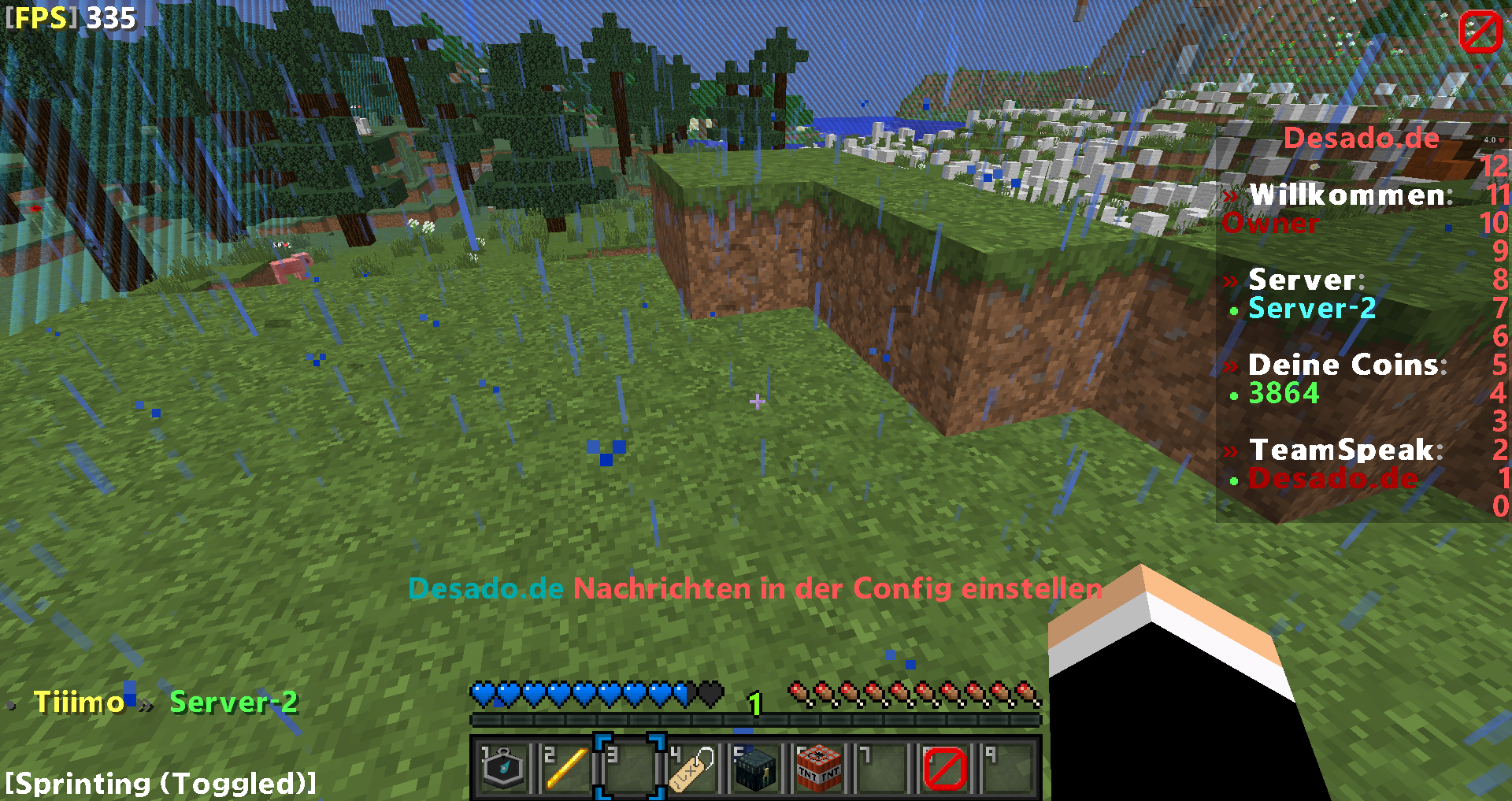
Task: Click the barrier icon in the top-right corner
Action: (1480, 32)
